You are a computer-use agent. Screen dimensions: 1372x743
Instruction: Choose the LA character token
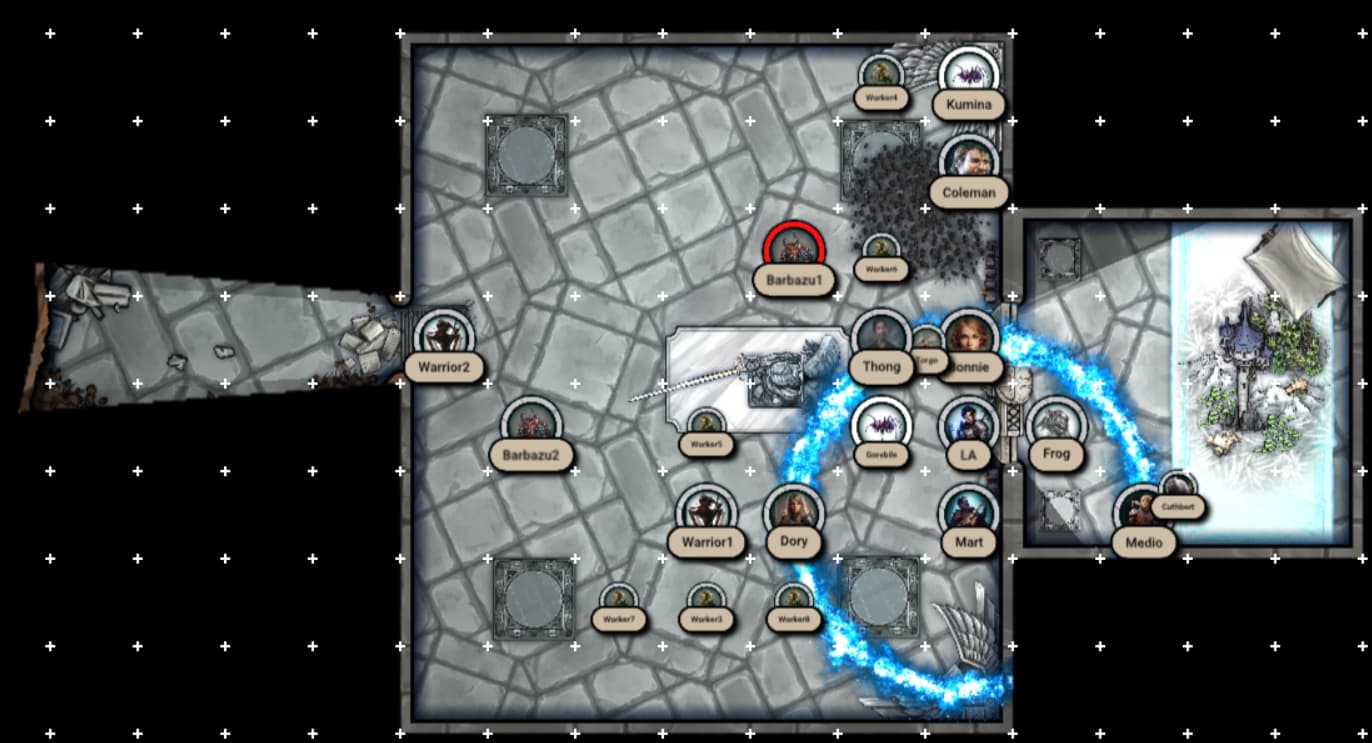coord(967,424)
